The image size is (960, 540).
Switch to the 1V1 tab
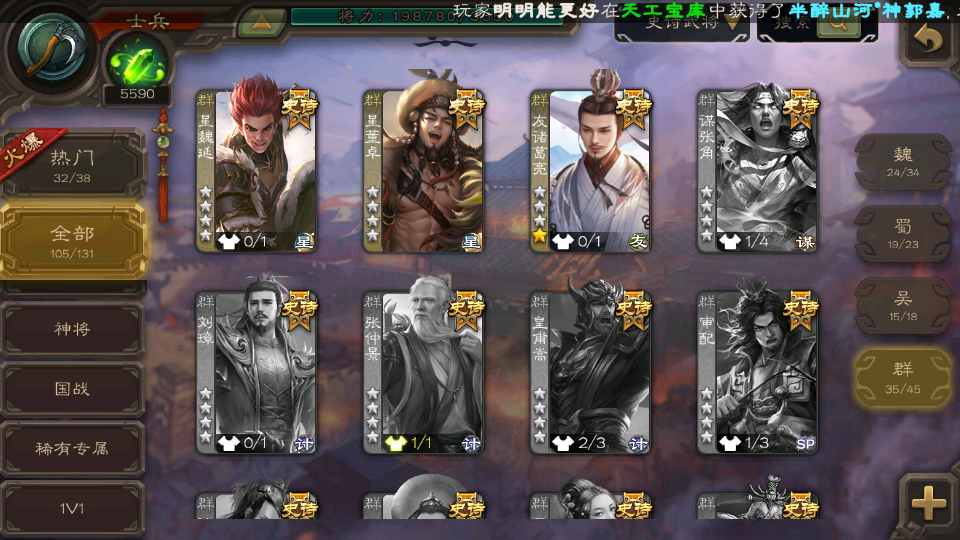pyautogui.click(x=73, y=508)
